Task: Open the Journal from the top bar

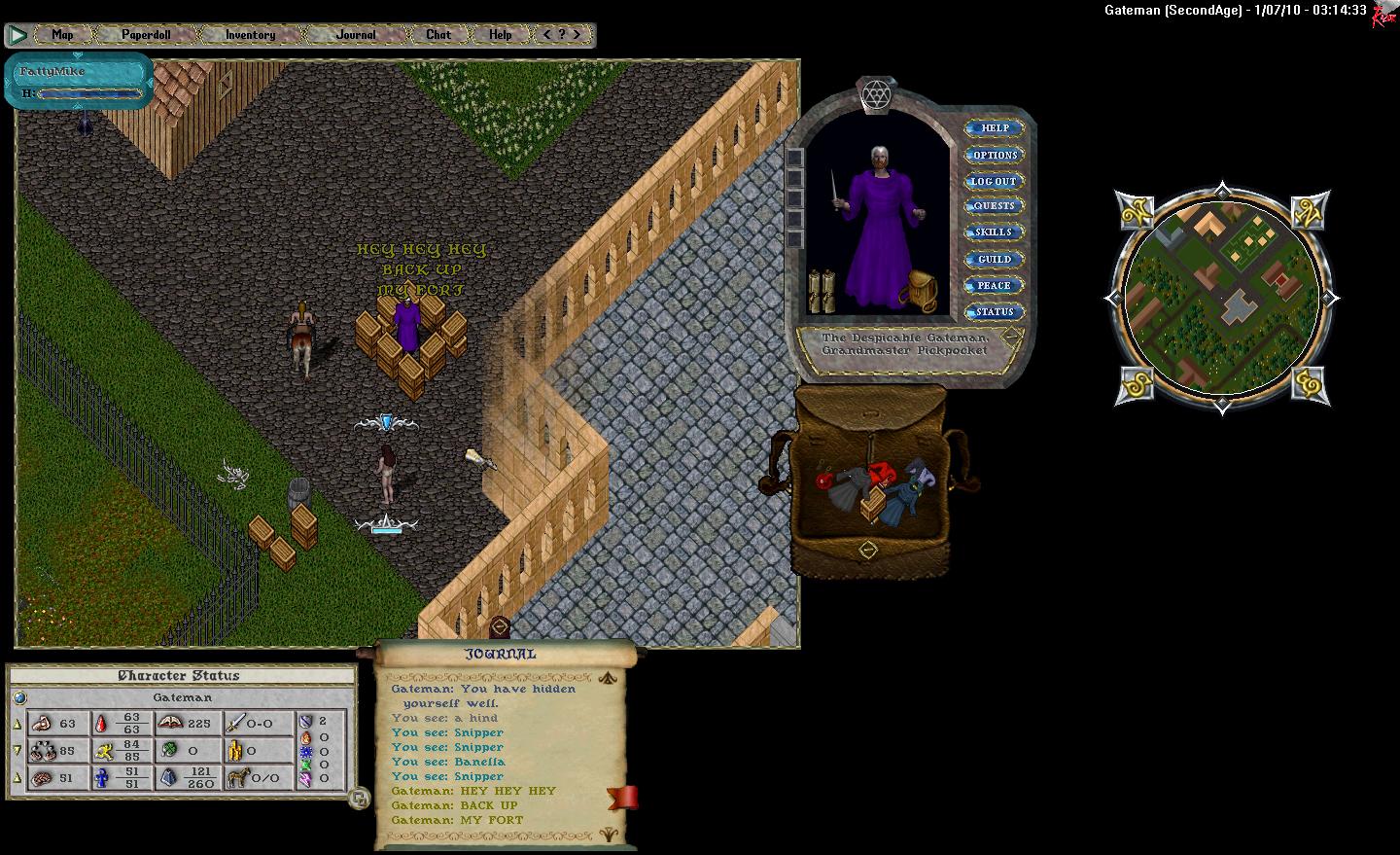Action: coord(356,35)
